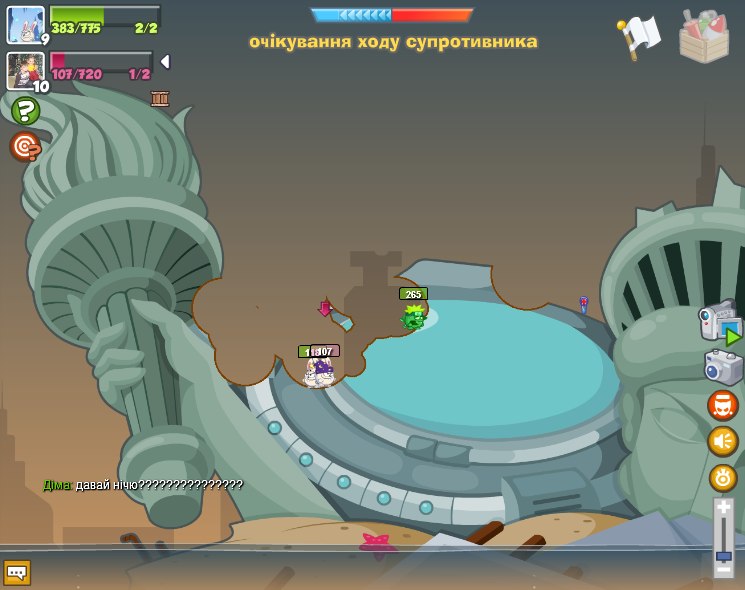
Task: Click the yellow settings gear button
Action: point(723,478)
